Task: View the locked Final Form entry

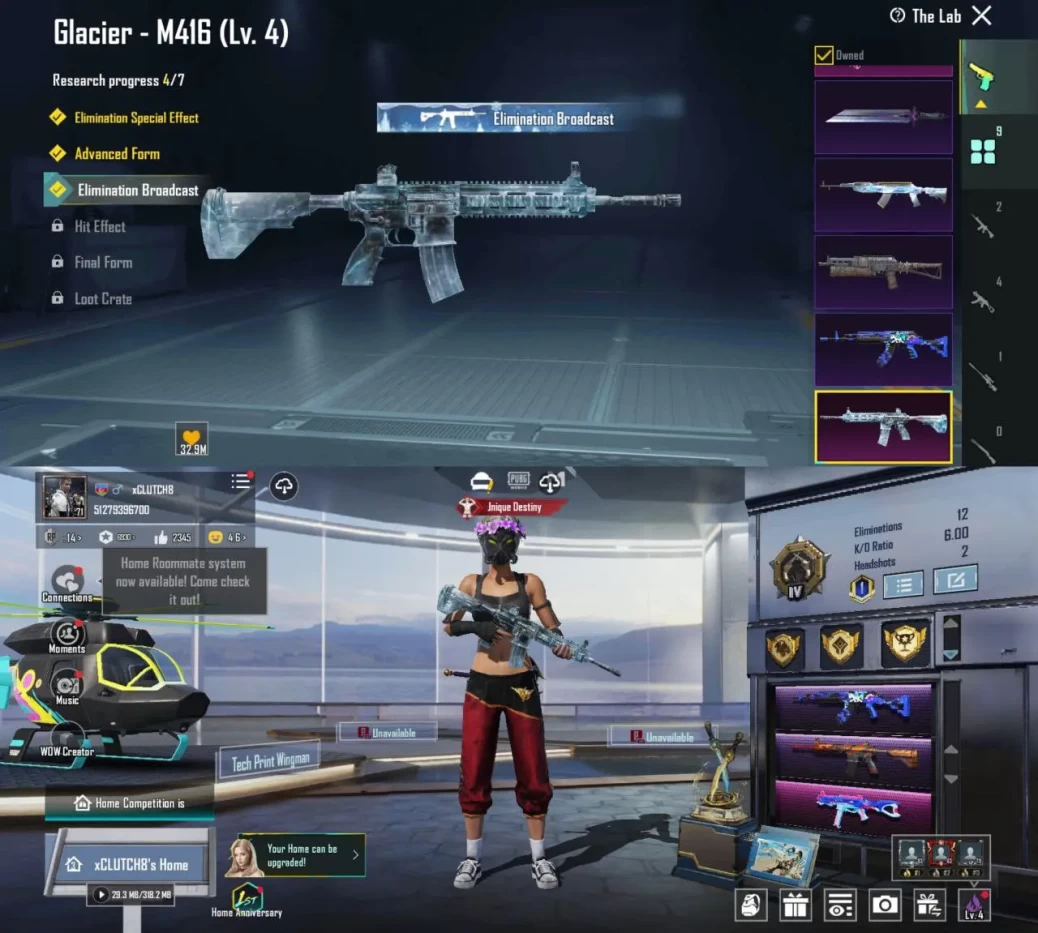Action: pyautogui.click(x=102, y=263)
